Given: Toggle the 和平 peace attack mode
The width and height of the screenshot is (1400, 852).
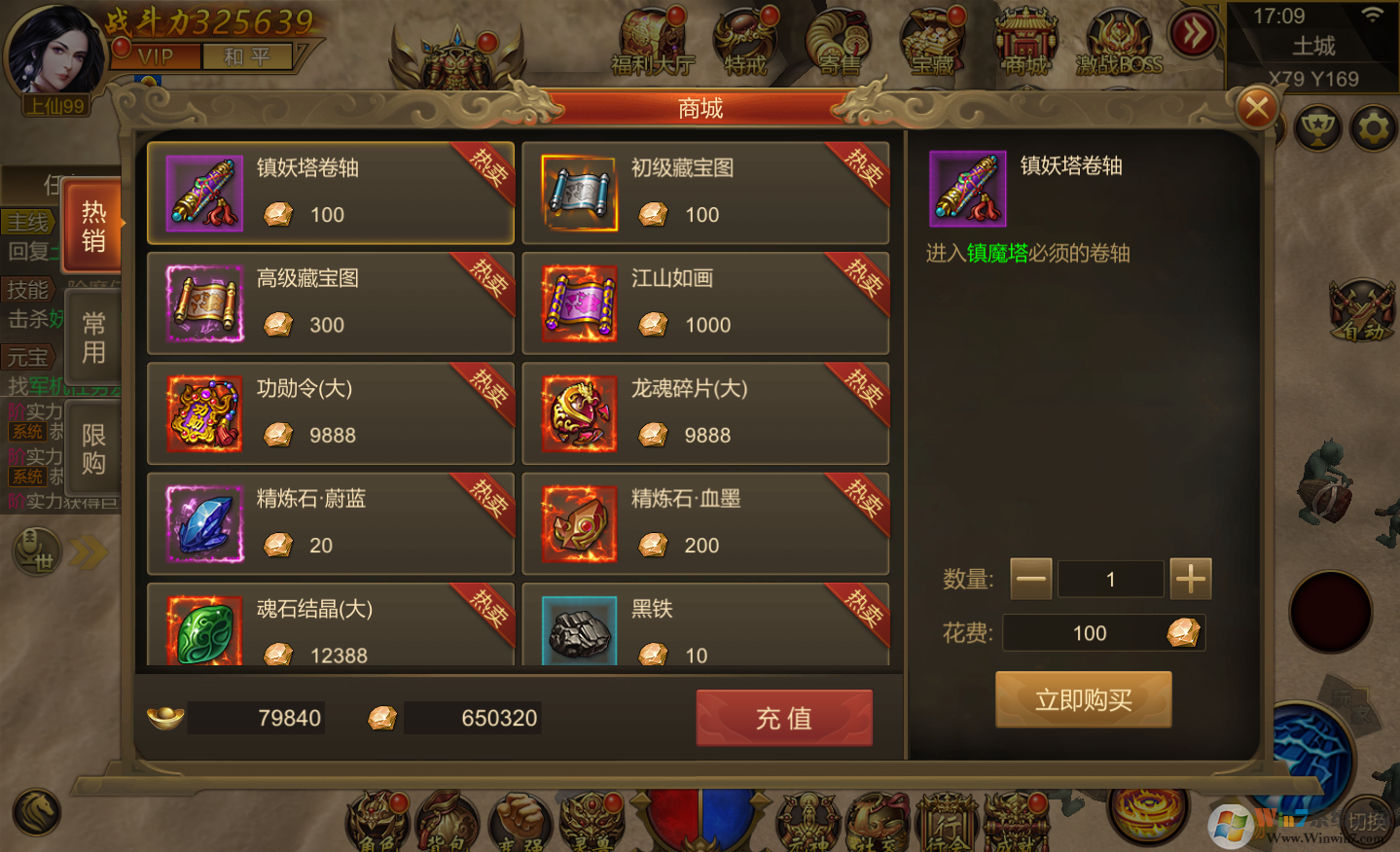Looking at the screenshot, I should pos(246,55).
